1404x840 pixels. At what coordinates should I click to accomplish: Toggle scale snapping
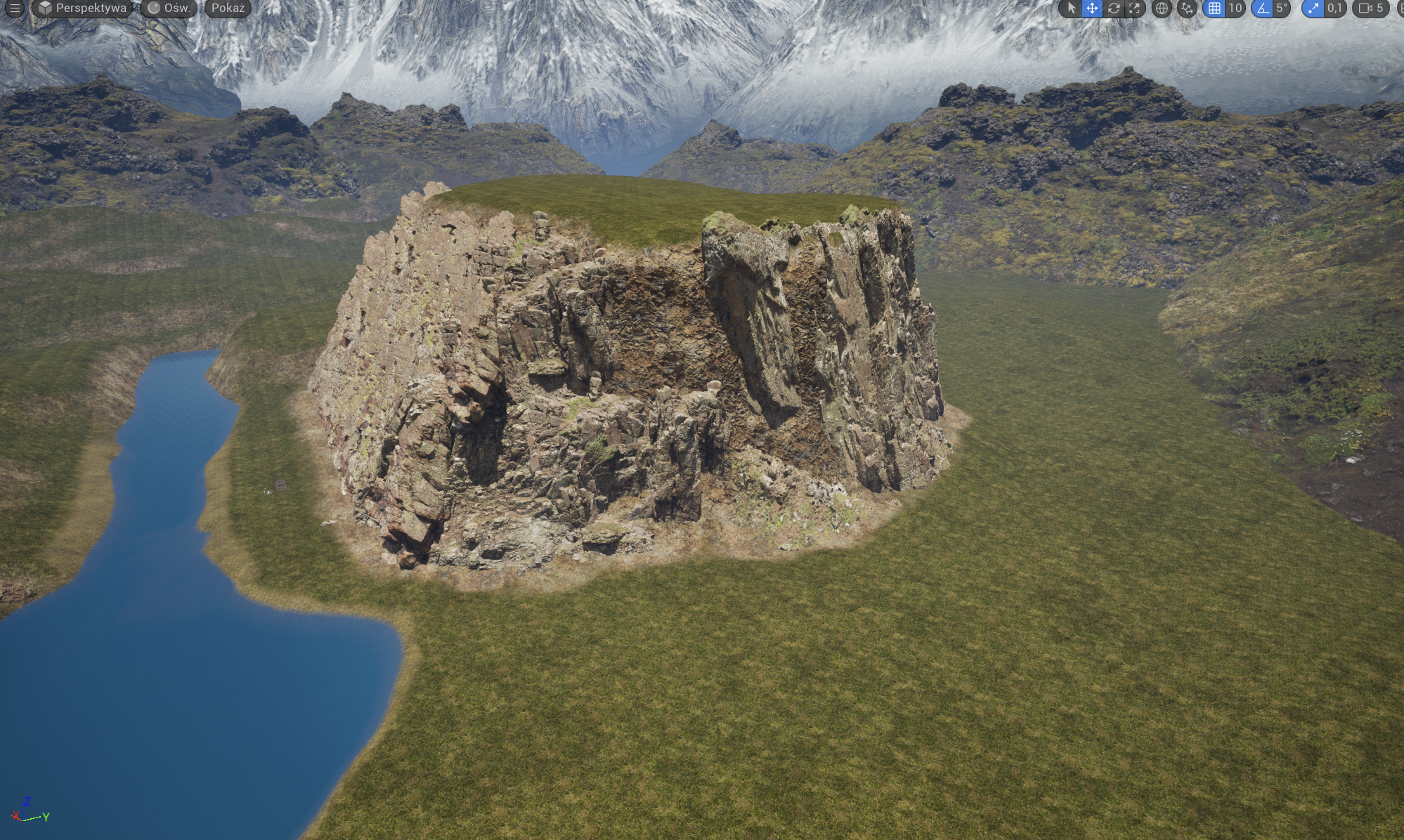(1313, 8)
